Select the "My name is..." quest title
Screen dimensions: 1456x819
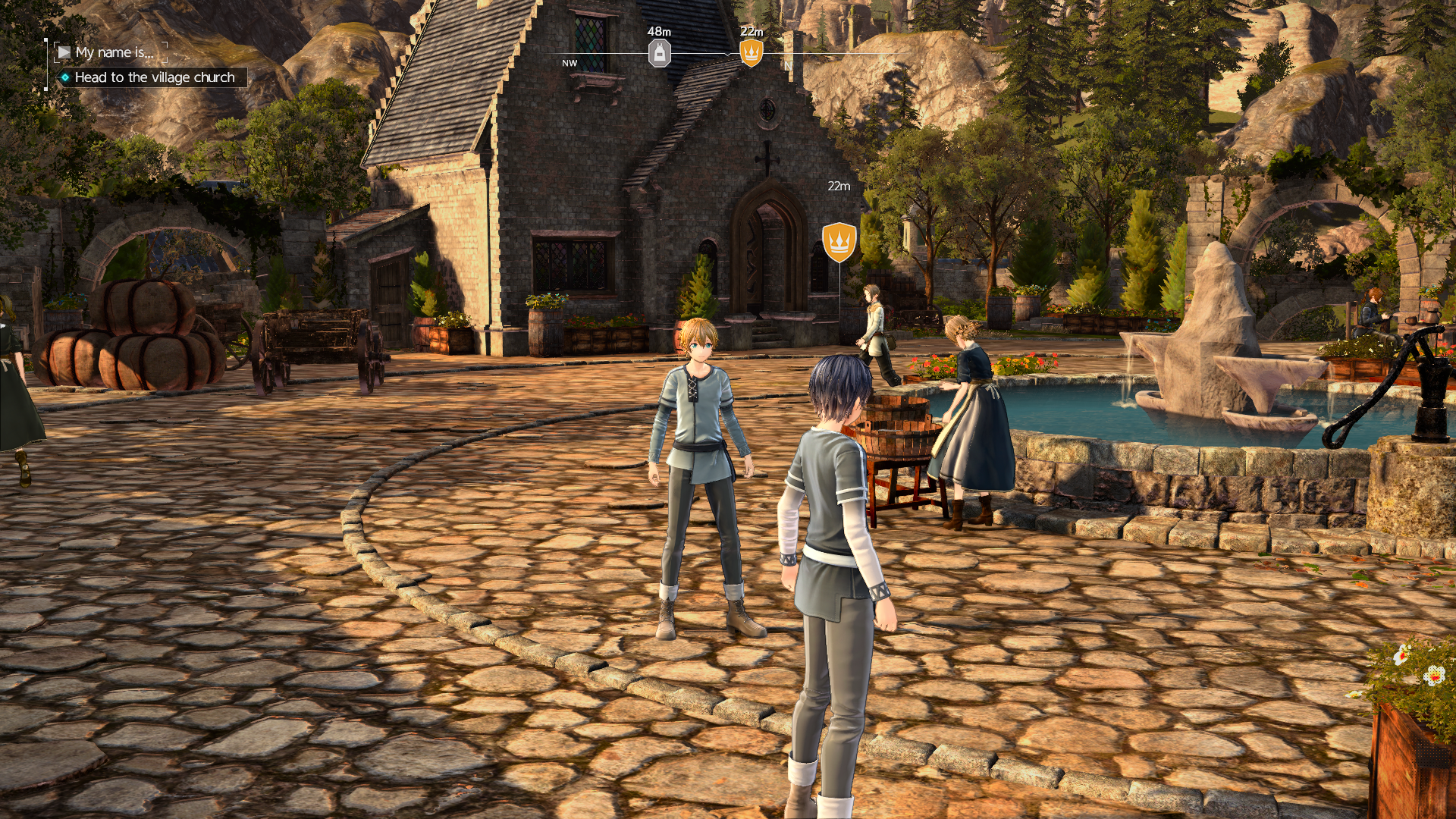point(114,52)
